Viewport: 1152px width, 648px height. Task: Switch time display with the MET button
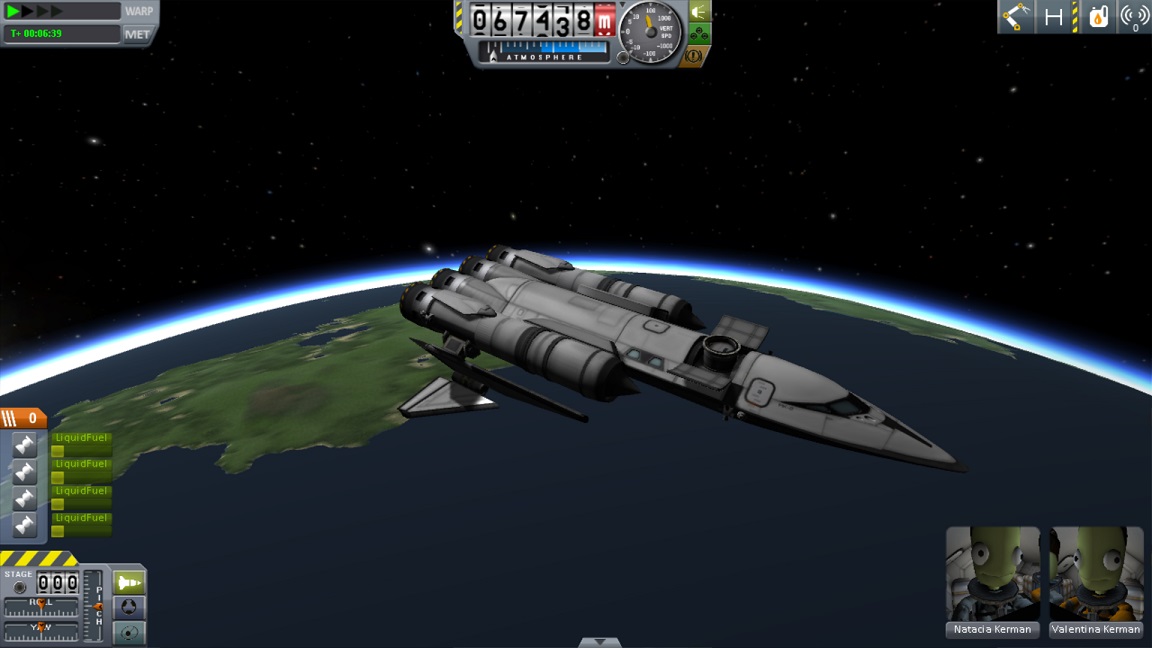138,34
